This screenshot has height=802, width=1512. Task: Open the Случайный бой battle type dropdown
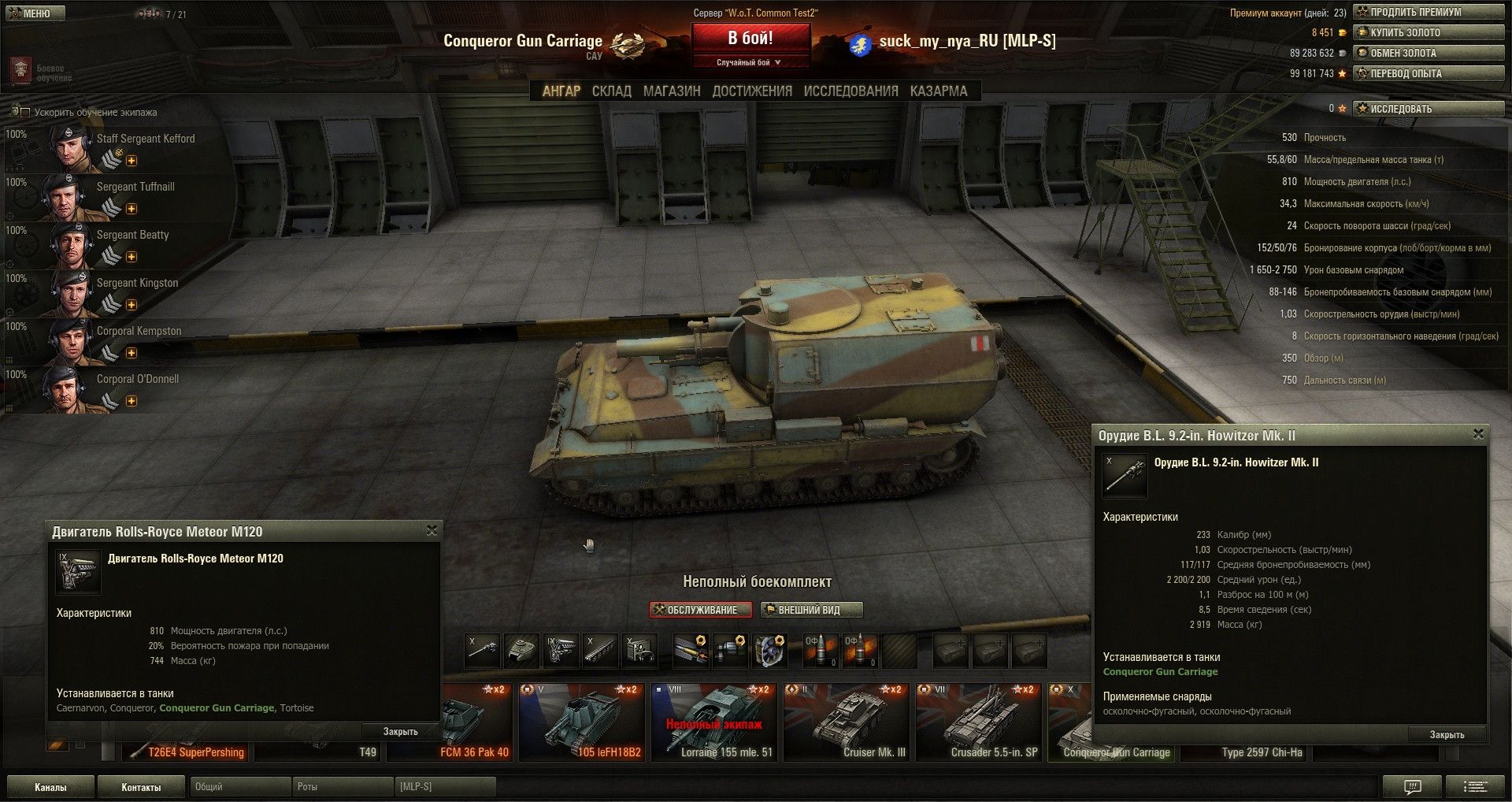(749, 62)
